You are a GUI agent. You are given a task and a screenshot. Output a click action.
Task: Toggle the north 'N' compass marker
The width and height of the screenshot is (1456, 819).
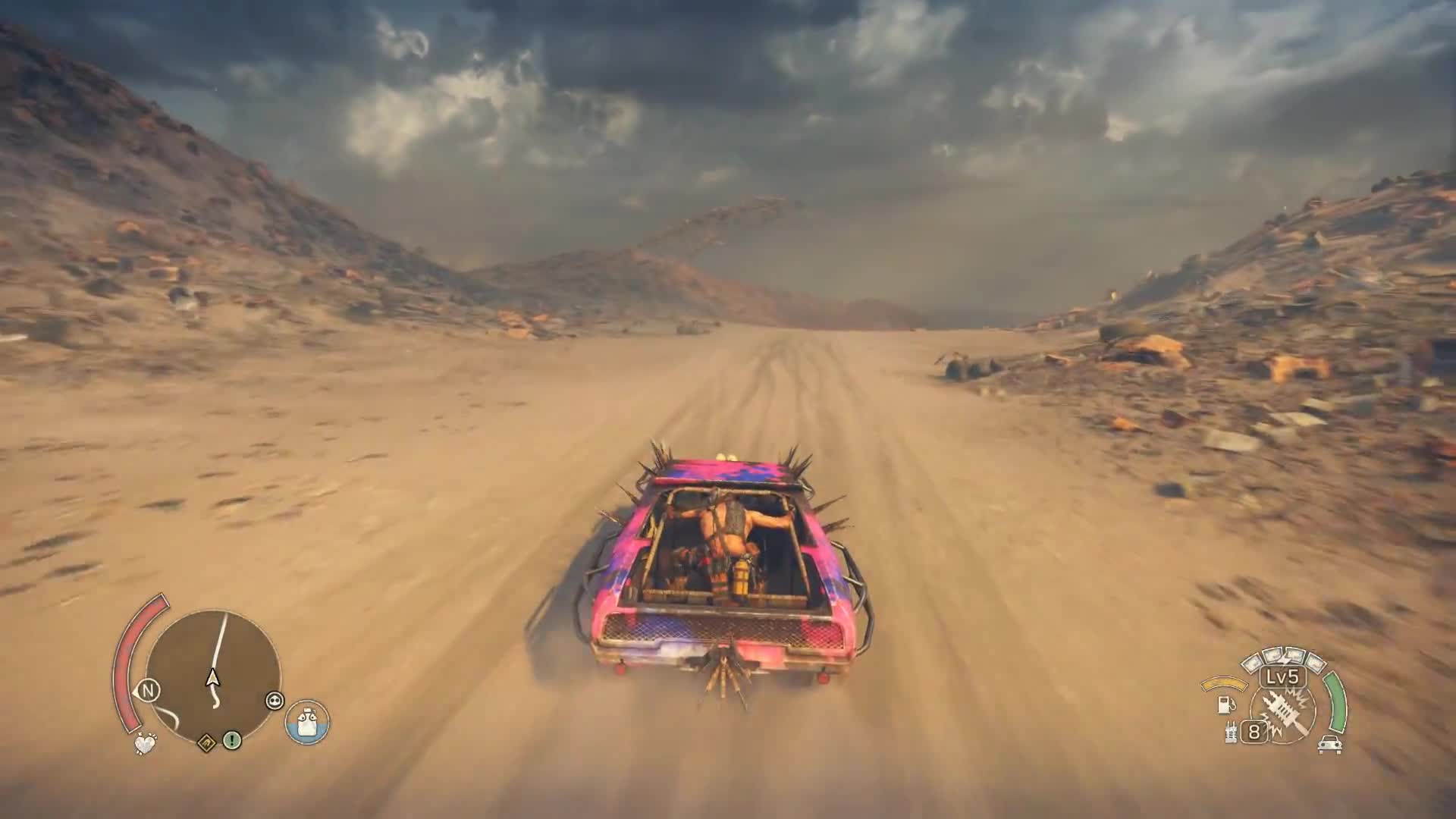click(149, 690)
